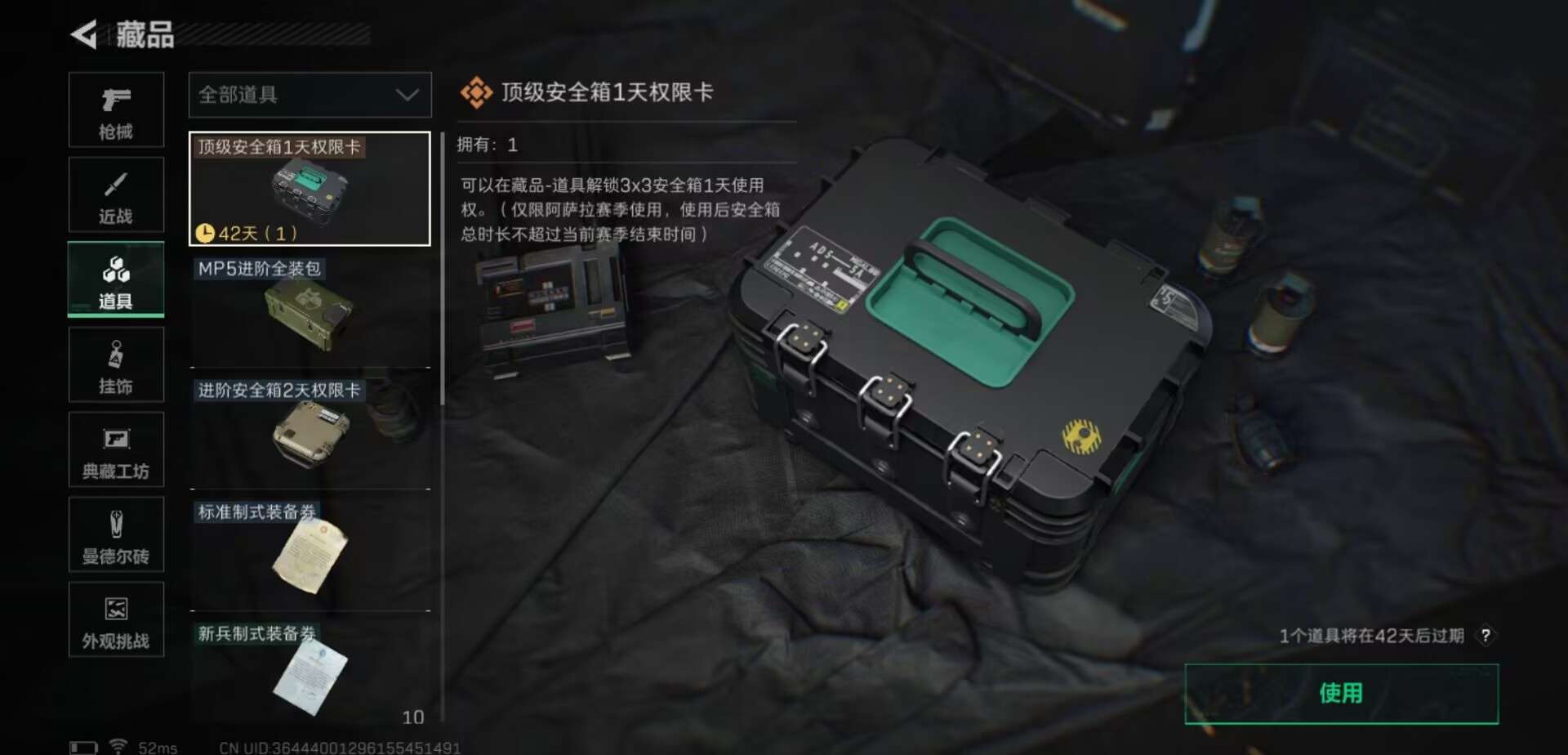
Task: Switch to the 道具 tab in sidebar
Action: pyautogui.click(x=116, y=279)
